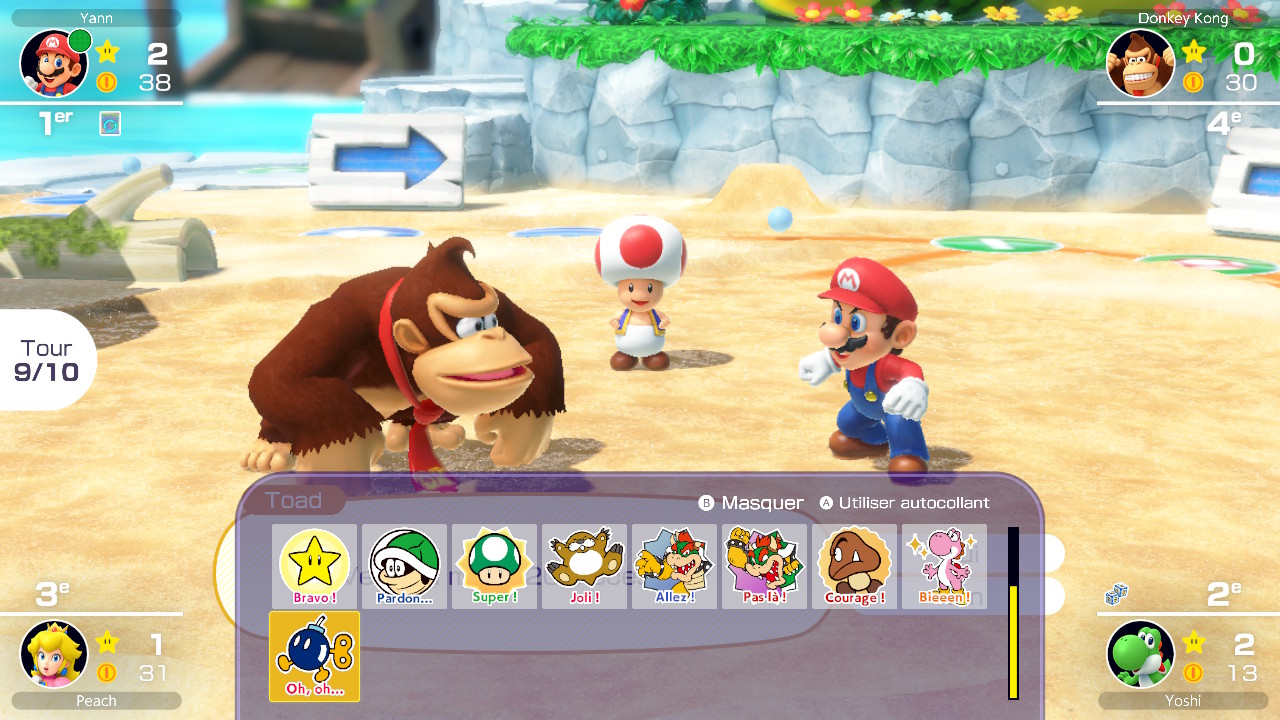Screen dimensions: 1280x720
Task: Click Donkey Kong's player portrait
Action: pyautogui.click(x=1141, y=63)
